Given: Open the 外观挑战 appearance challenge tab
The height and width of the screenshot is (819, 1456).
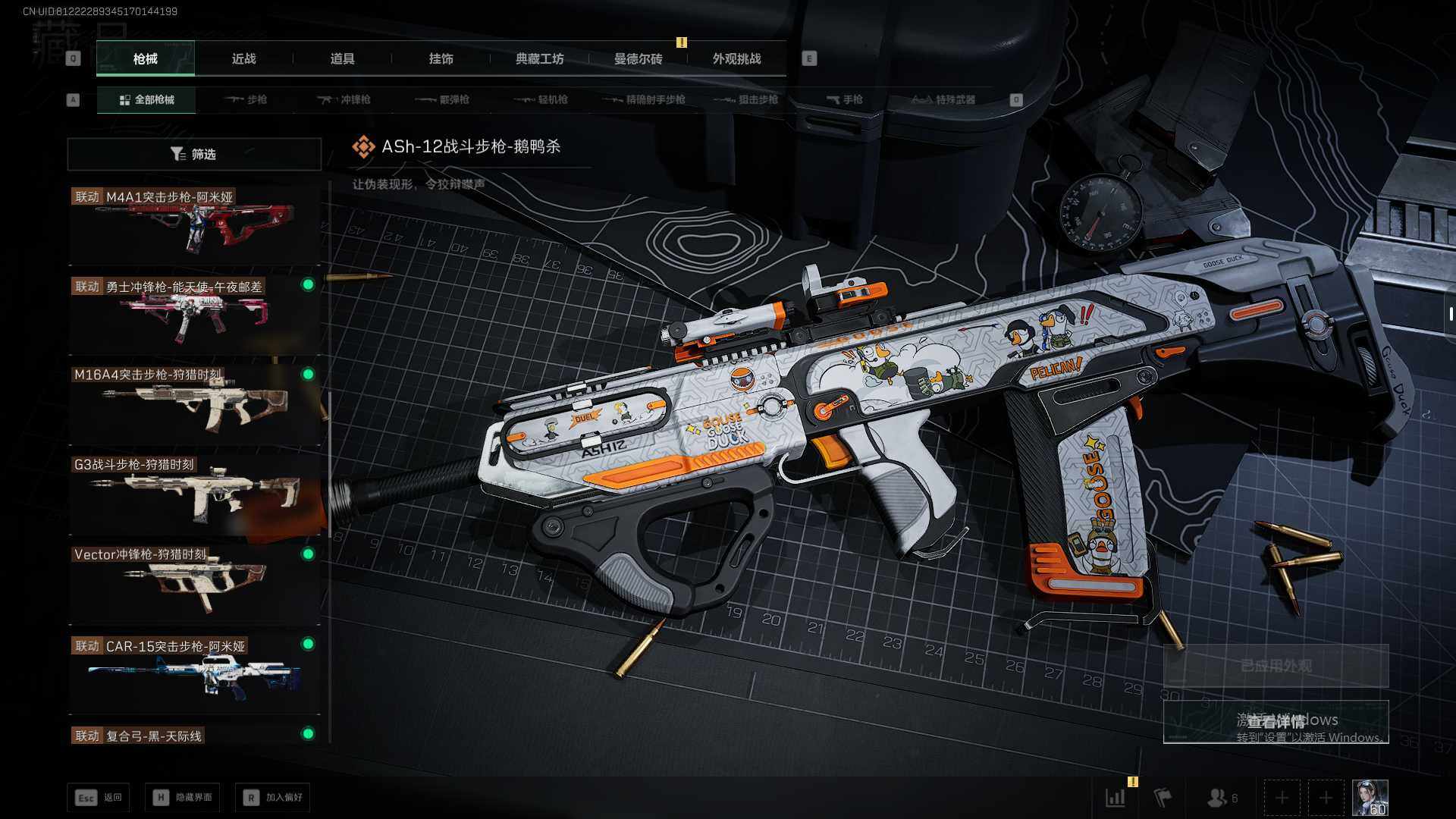Looking at the screenshot, I should (736, 59).
